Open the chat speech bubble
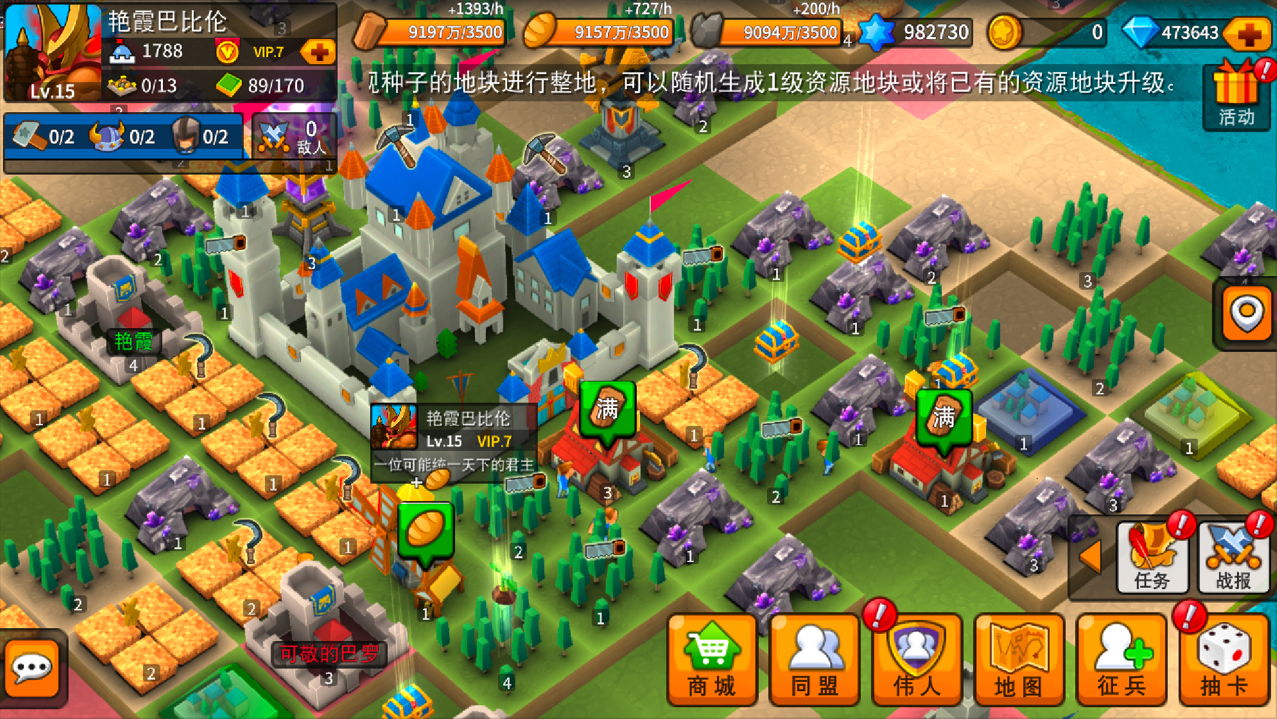This screenshot has width=1277, height=719. point(32,667)
